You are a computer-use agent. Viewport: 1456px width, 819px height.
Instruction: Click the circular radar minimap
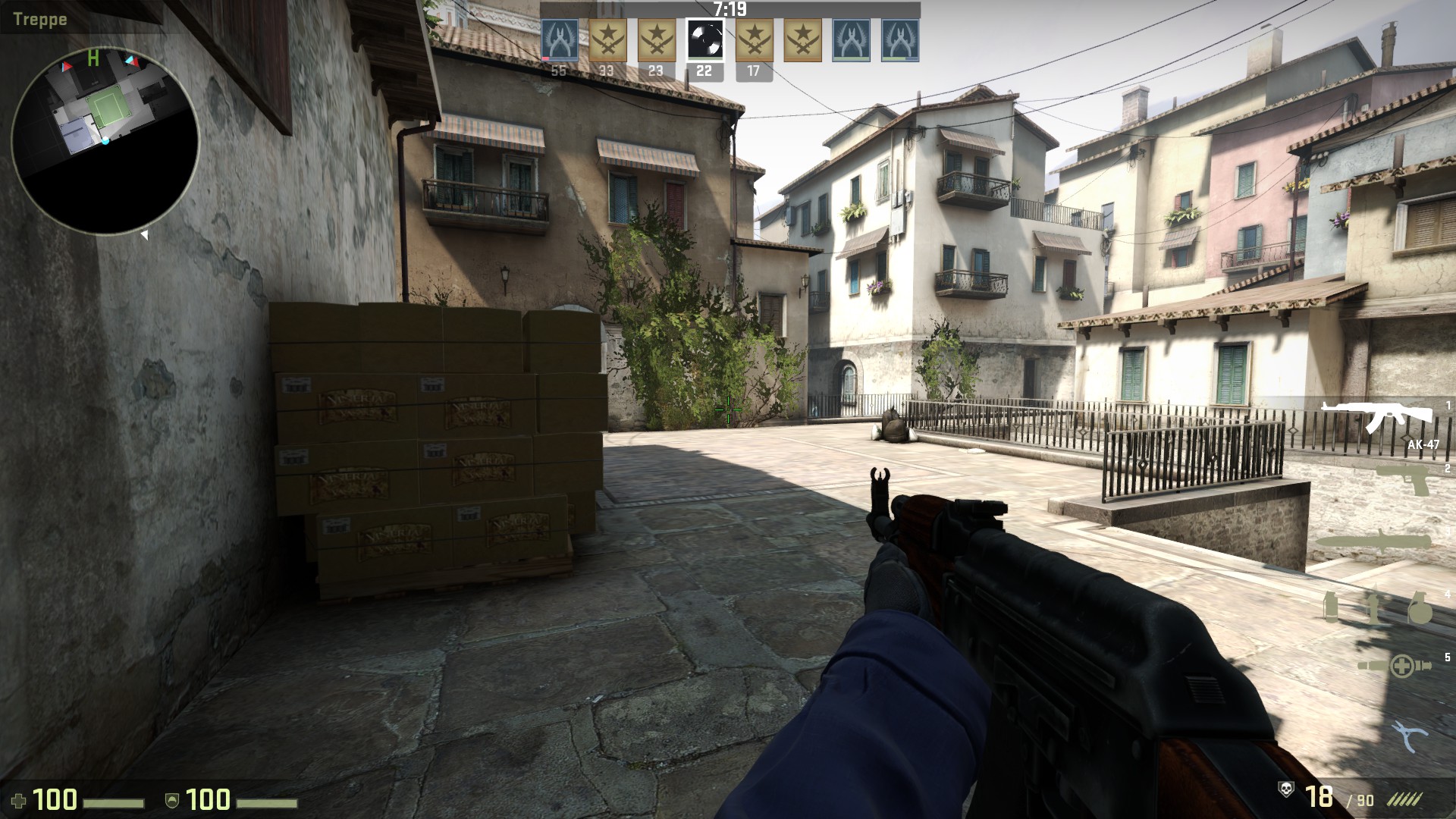coord(105,140)
